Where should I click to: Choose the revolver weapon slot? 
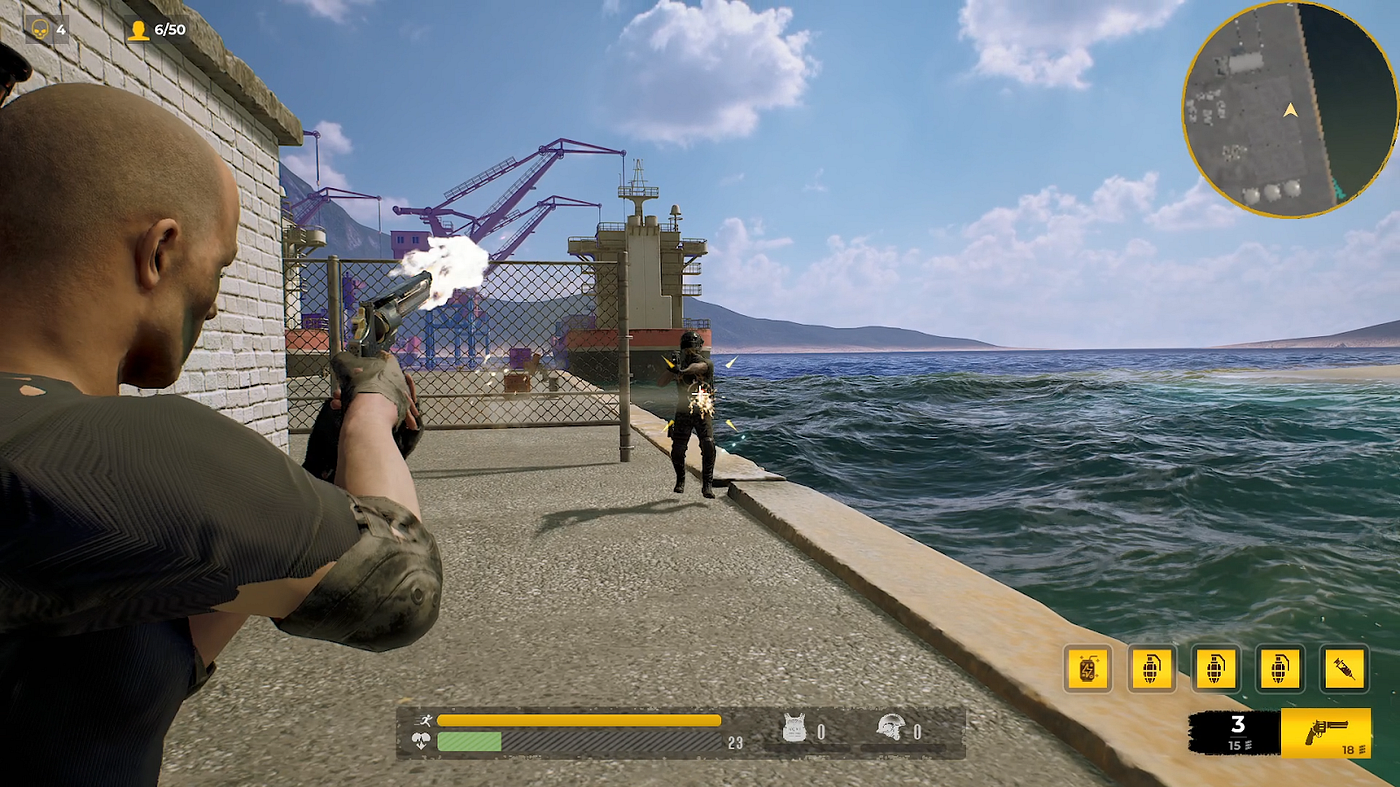(x=1326, y=733)
